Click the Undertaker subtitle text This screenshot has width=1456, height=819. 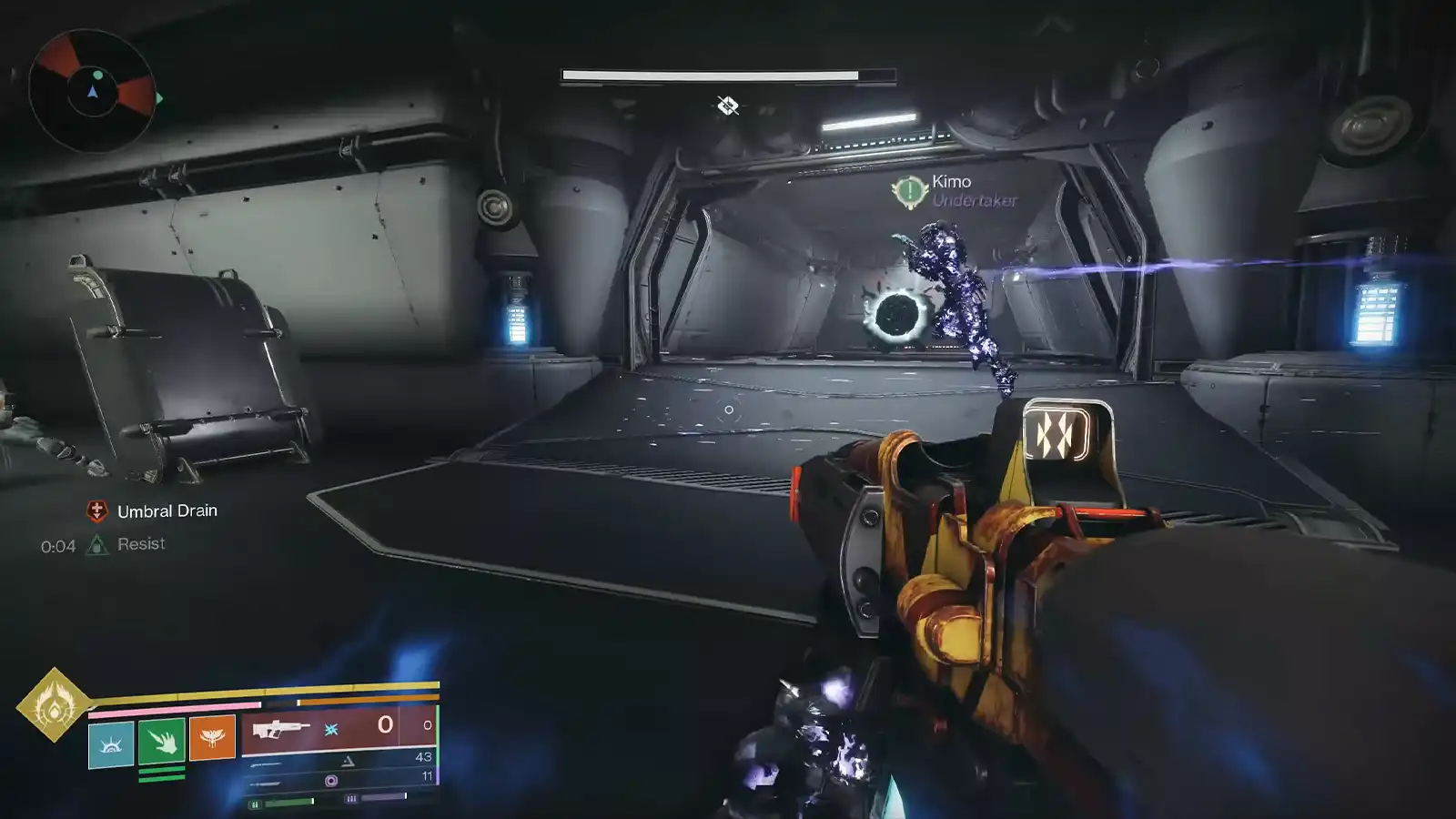coord(976,201)
